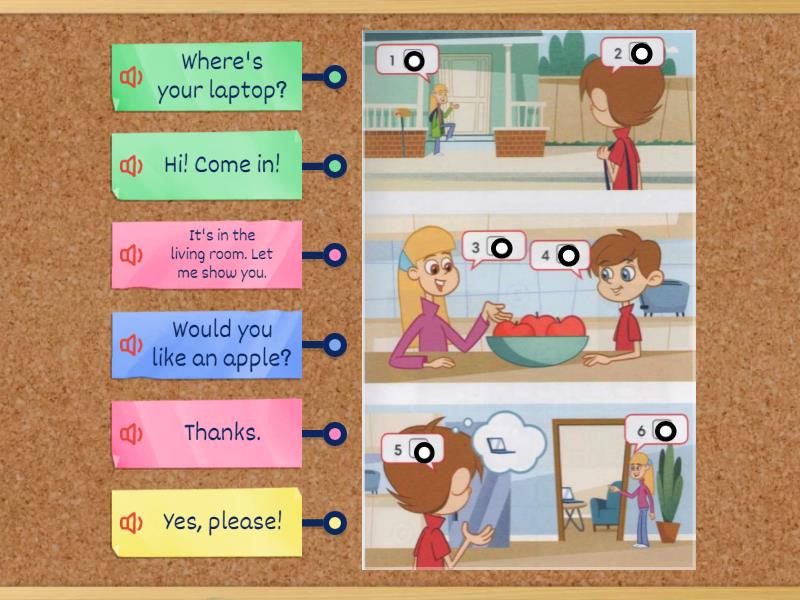800x600 pixels.
Task: Click the connector pin beside "Yes, please!"
Action: [x=336, y=522]
